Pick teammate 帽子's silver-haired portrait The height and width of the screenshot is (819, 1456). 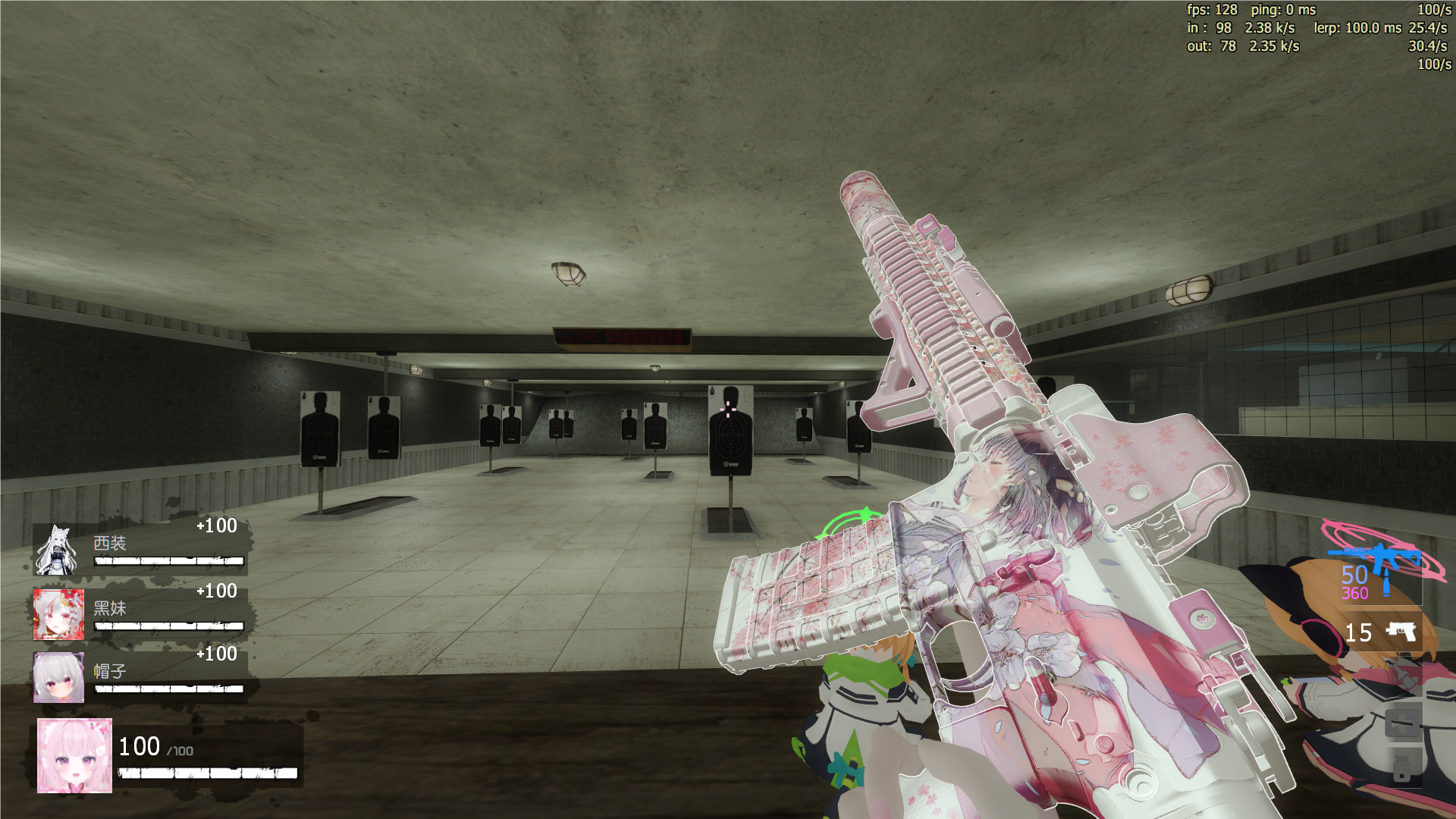coord(58,677)
